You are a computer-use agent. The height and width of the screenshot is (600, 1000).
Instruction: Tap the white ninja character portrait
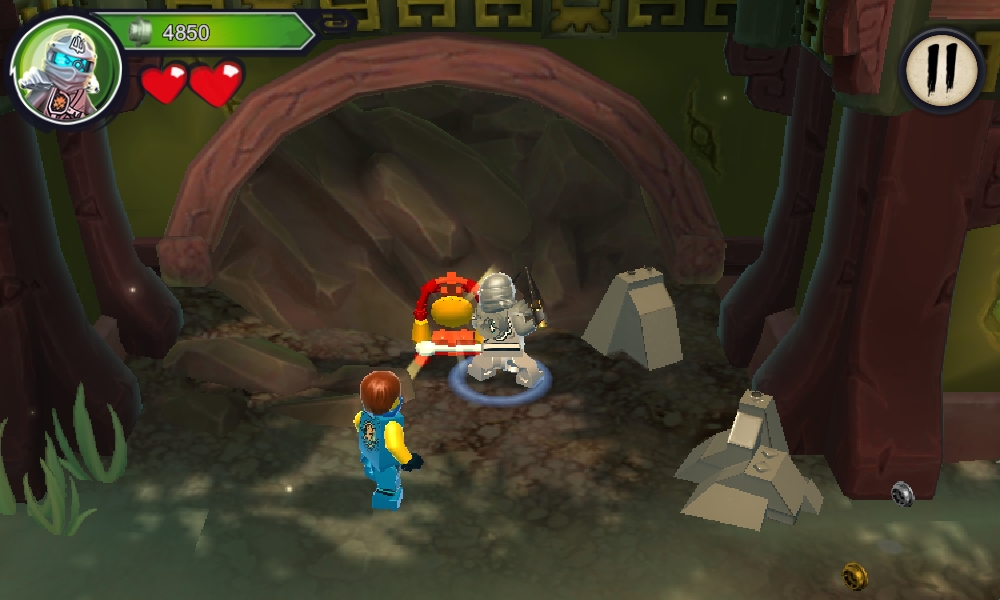coord(66,70)
